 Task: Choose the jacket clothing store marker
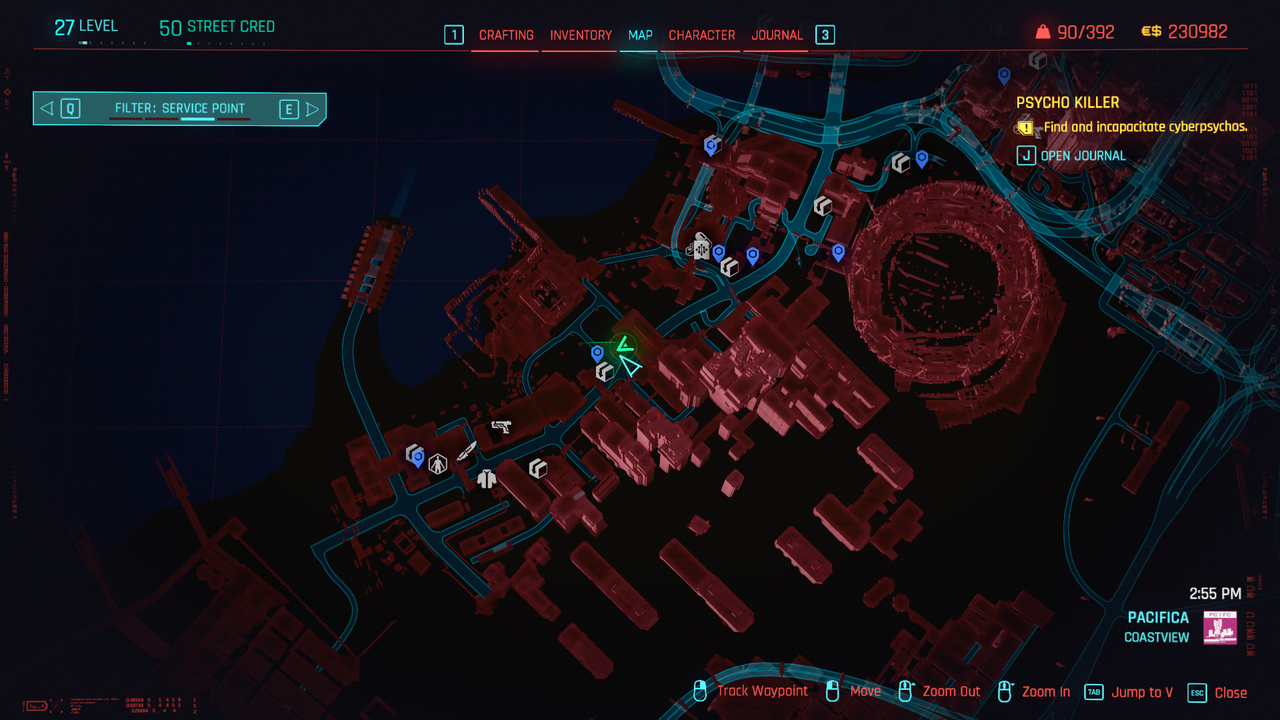487,478
